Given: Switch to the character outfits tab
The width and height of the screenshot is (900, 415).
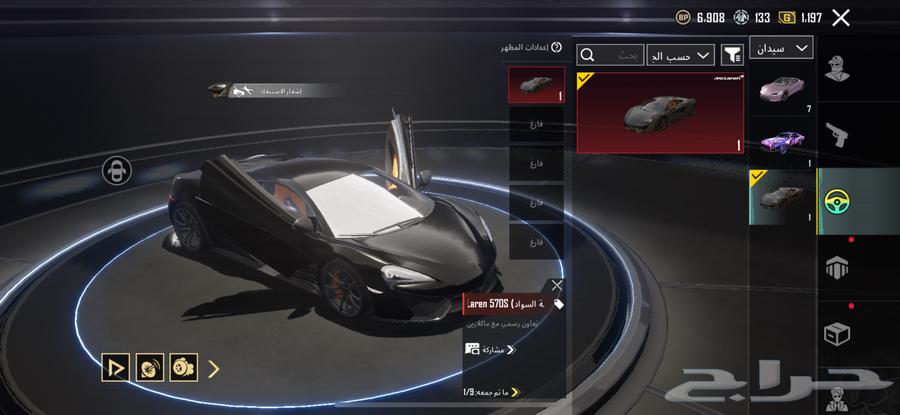Looking at the screenshot, I should pos(836,70).
